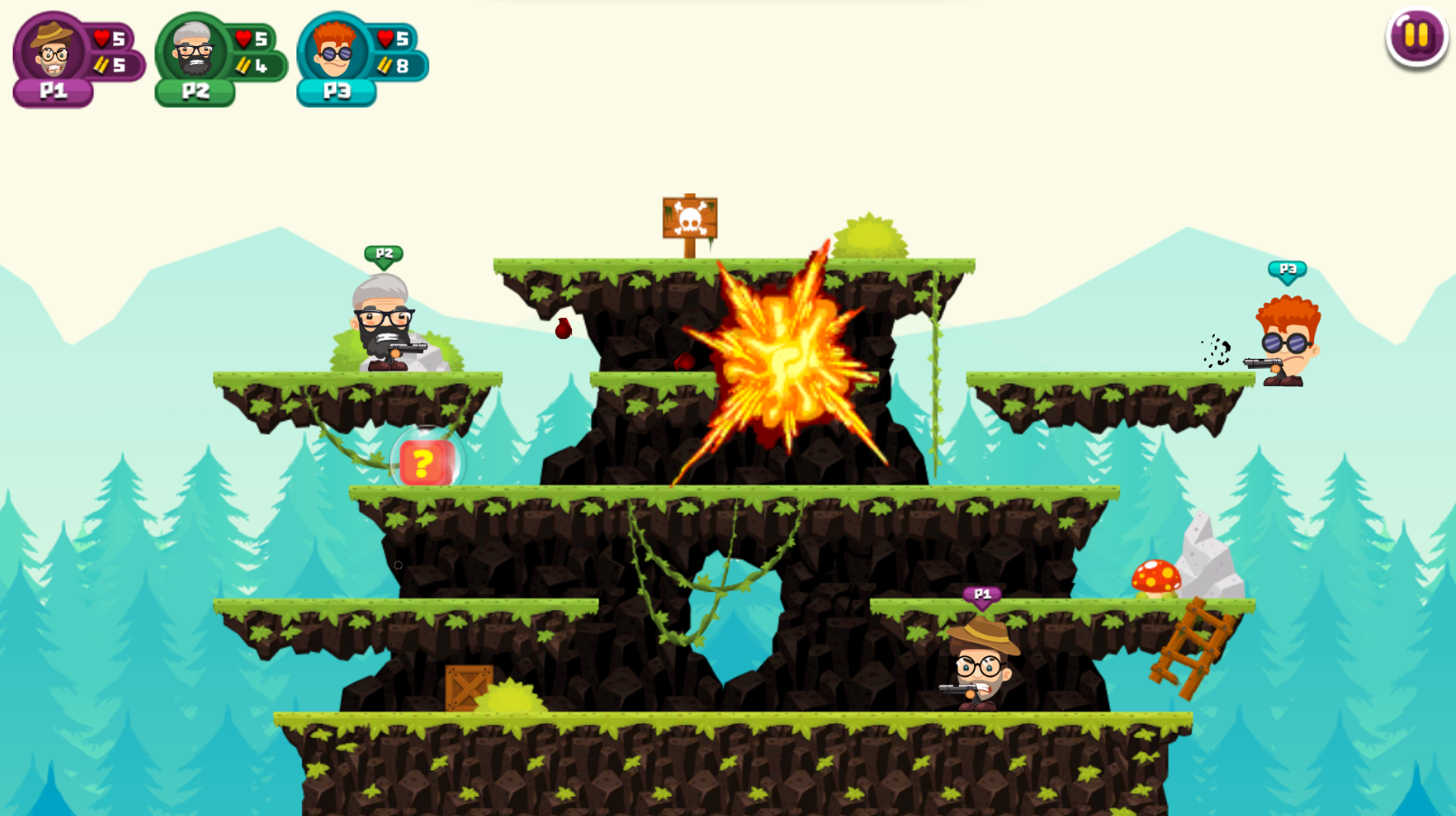Select the P3 name tag above the redhead character
The width and height of the screenshot is (1456, 816).
click(1287, 267)
